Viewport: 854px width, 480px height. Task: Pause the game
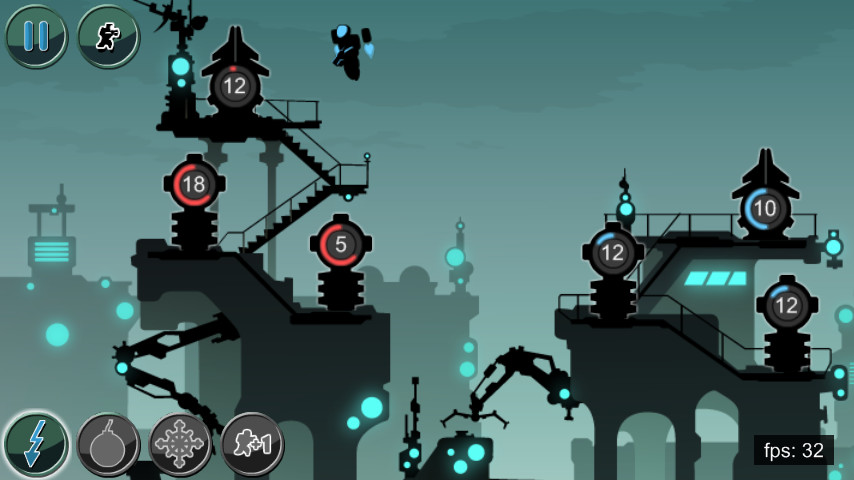coord(36,36)
